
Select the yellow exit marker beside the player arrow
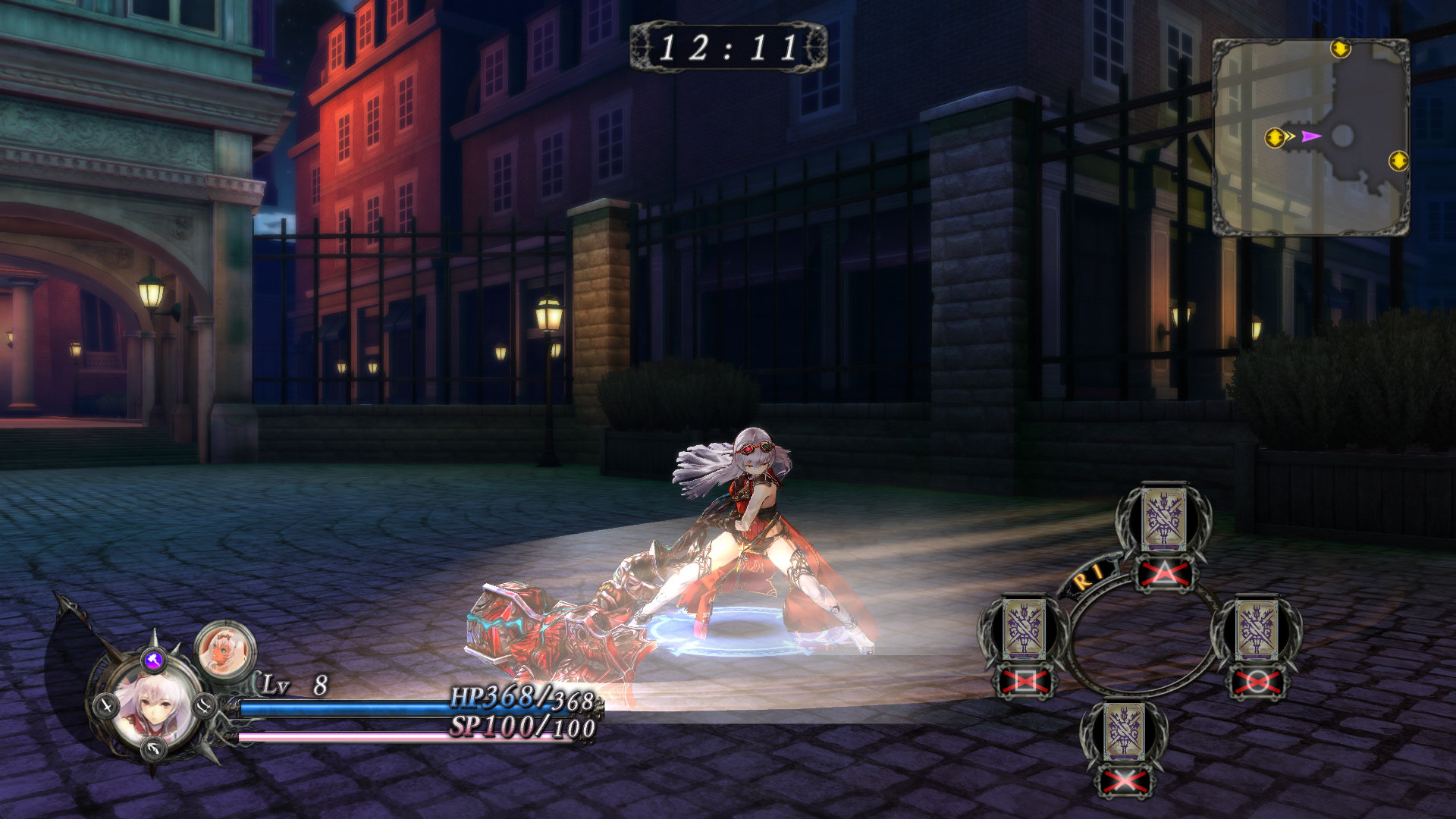[x=1275, y=138]
